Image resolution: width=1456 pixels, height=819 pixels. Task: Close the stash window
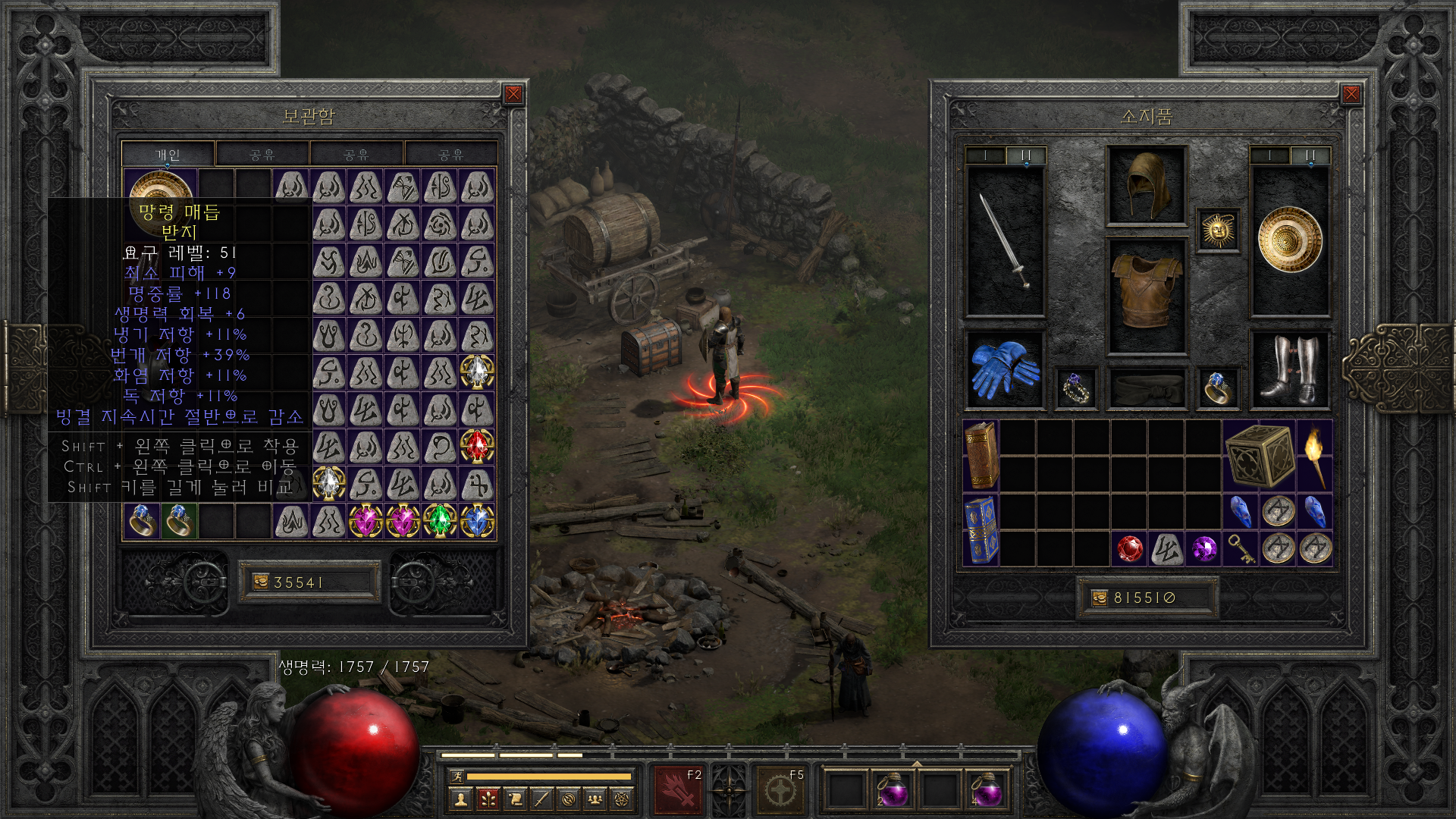tap(513, 94)
